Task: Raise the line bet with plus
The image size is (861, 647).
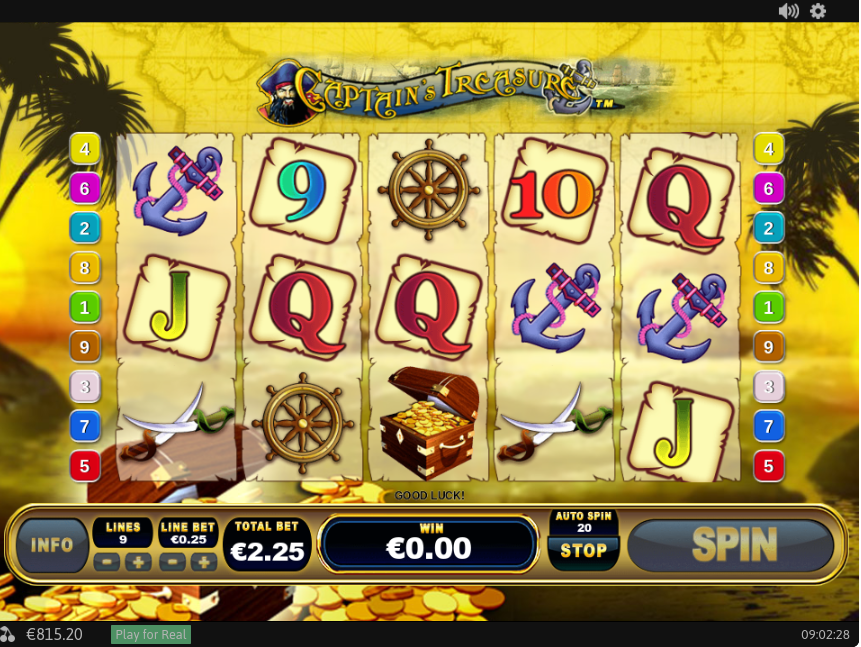Action: [x=204, y=562]
